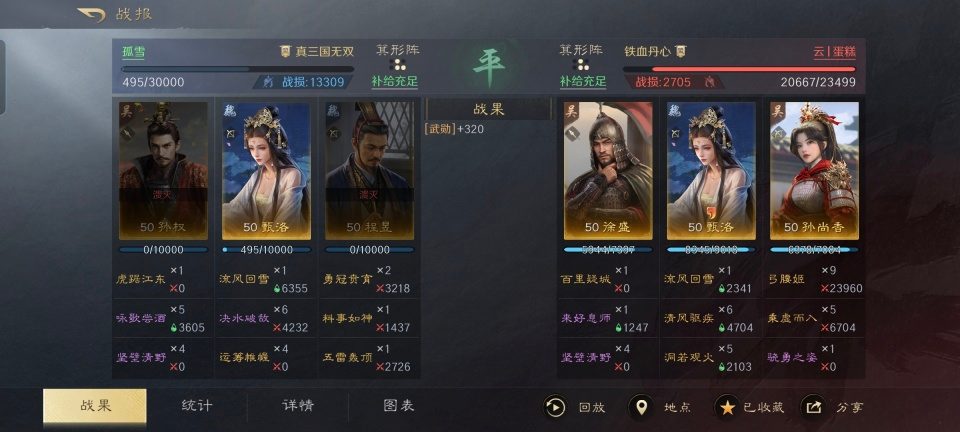Open player 孤雪's profile name
Viewport: 960px width, 432px height.
point(133,52)
